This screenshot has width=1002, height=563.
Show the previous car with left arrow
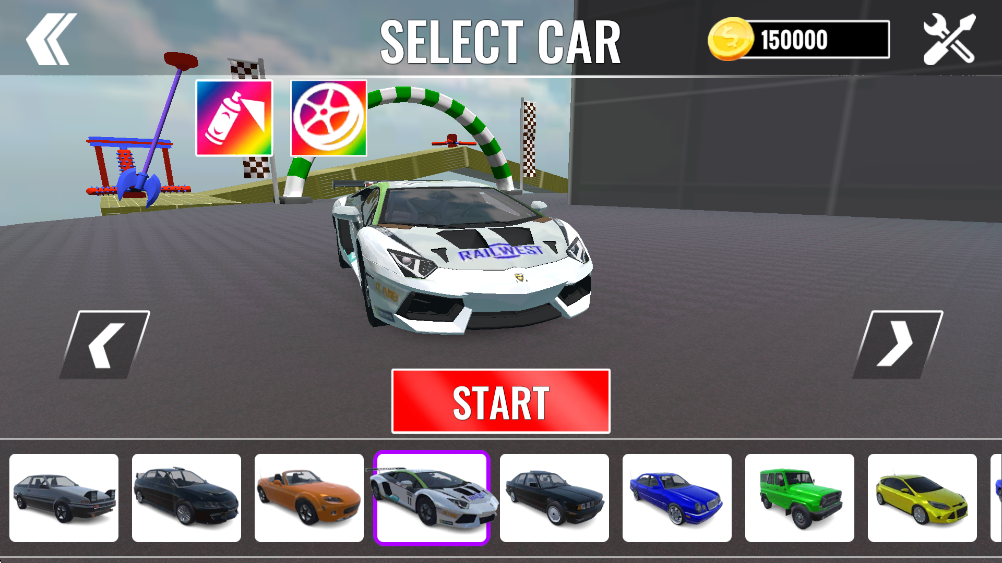point(104,345)
